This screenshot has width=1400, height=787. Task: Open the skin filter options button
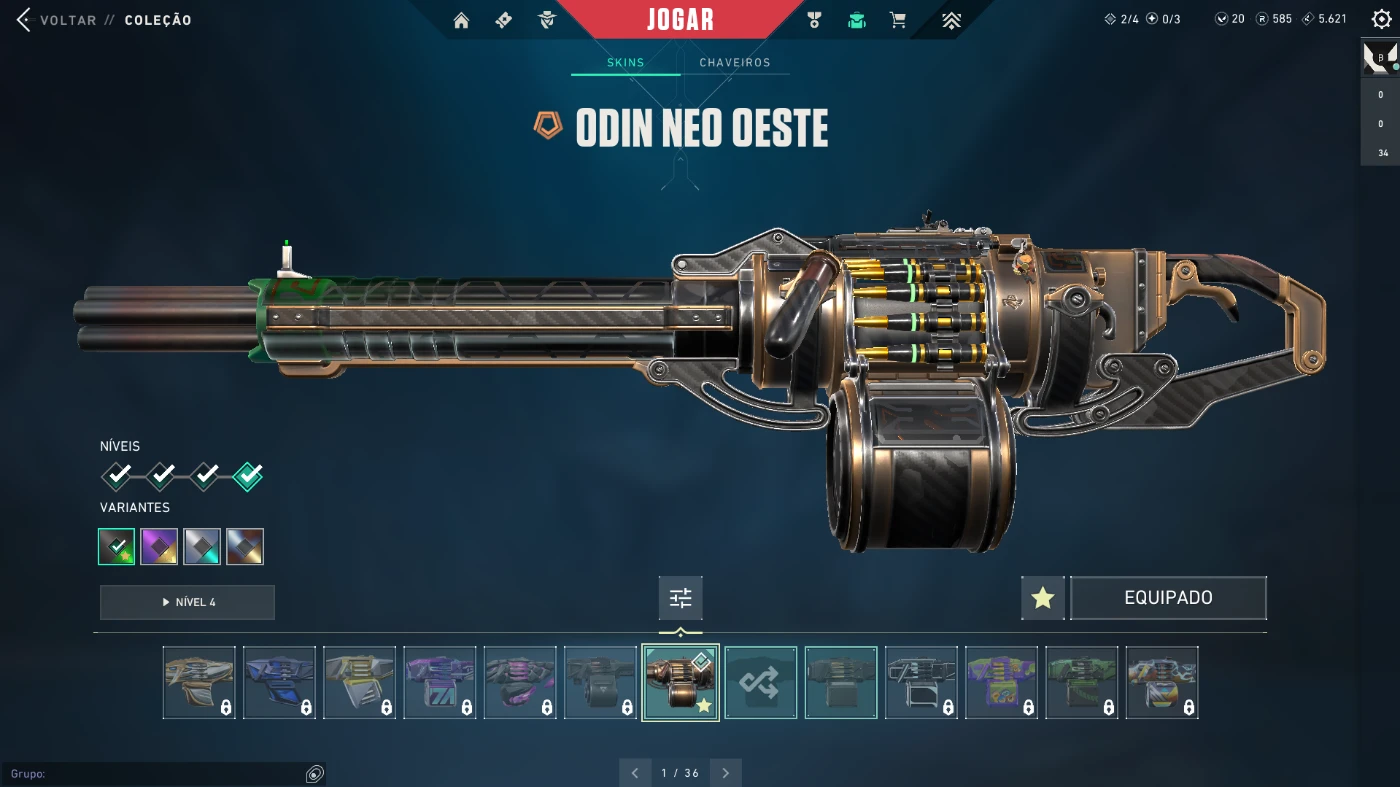pos(680,598)
